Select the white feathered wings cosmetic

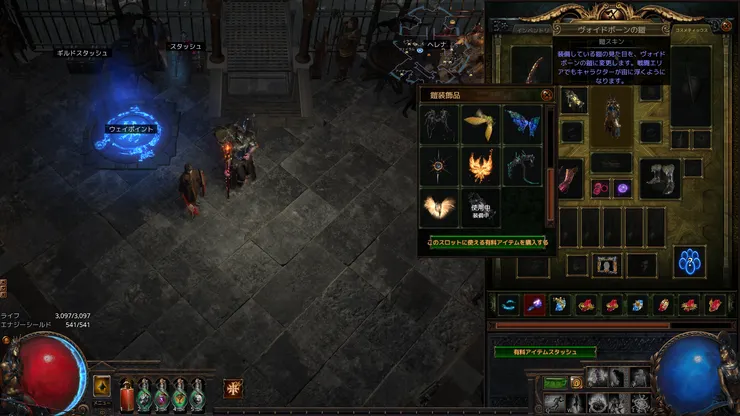point(439,206)
